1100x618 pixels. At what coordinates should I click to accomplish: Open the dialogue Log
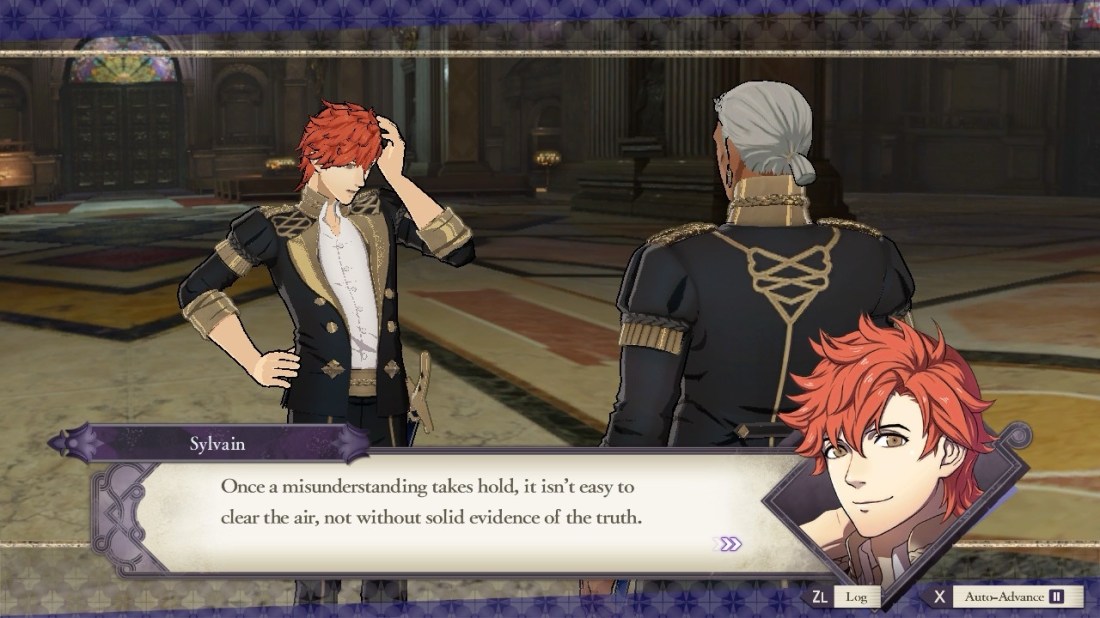(856, 597)
